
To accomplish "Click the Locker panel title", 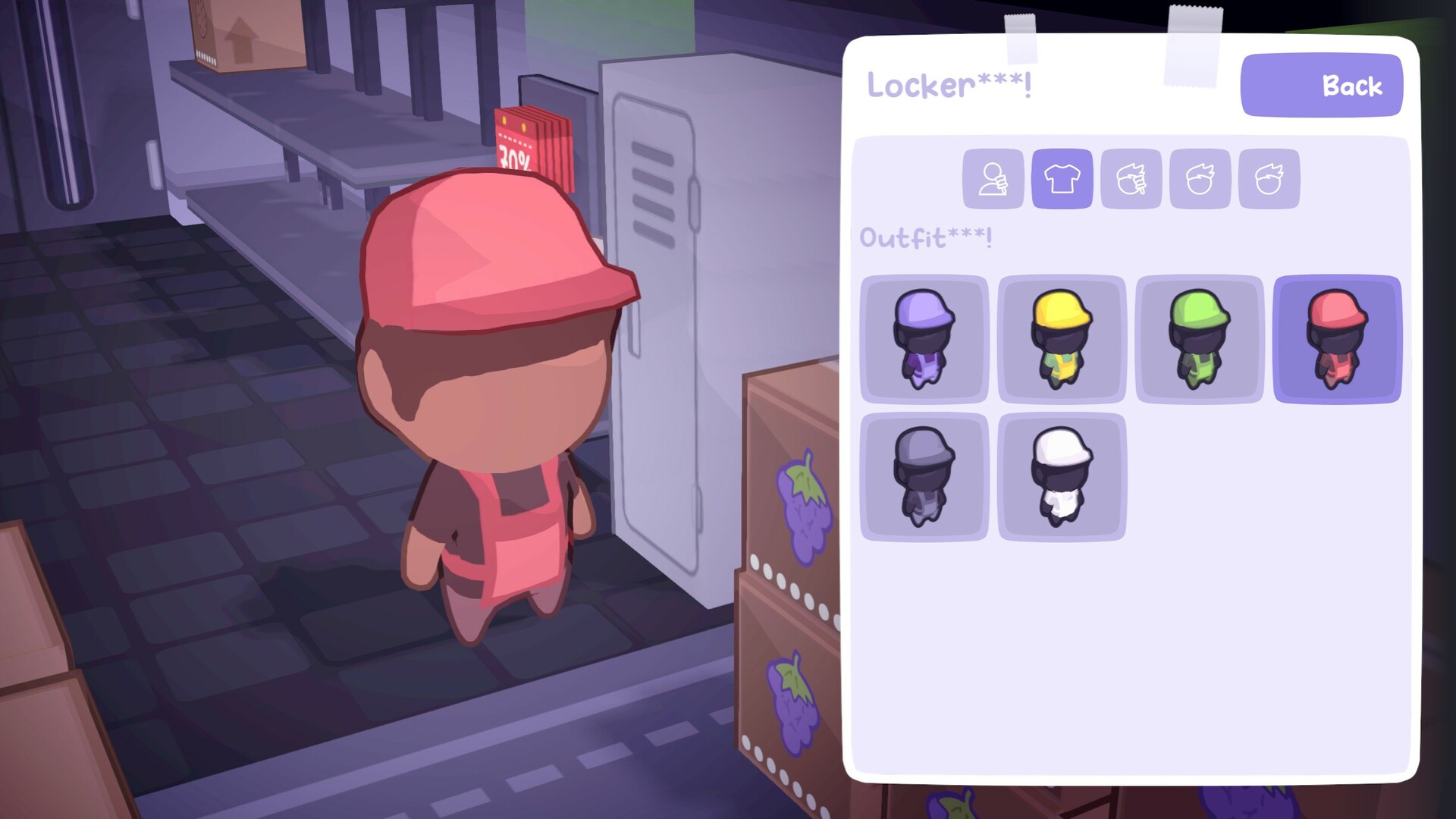I will pyautogui.click(x=949, y=85).
